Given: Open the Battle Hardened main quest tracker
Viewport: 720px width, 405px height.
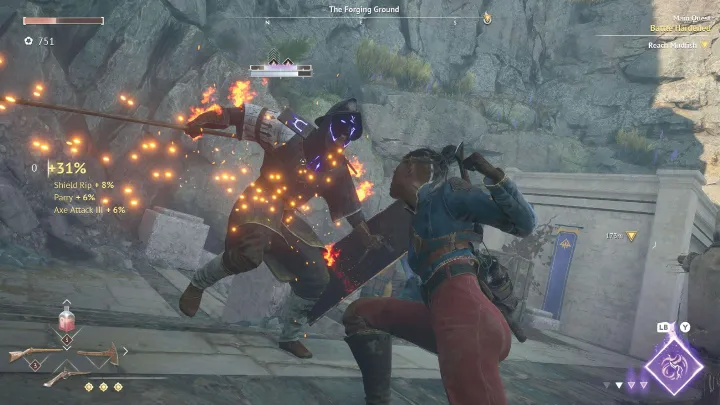Looking at the screenshot, I should [682, 29].
